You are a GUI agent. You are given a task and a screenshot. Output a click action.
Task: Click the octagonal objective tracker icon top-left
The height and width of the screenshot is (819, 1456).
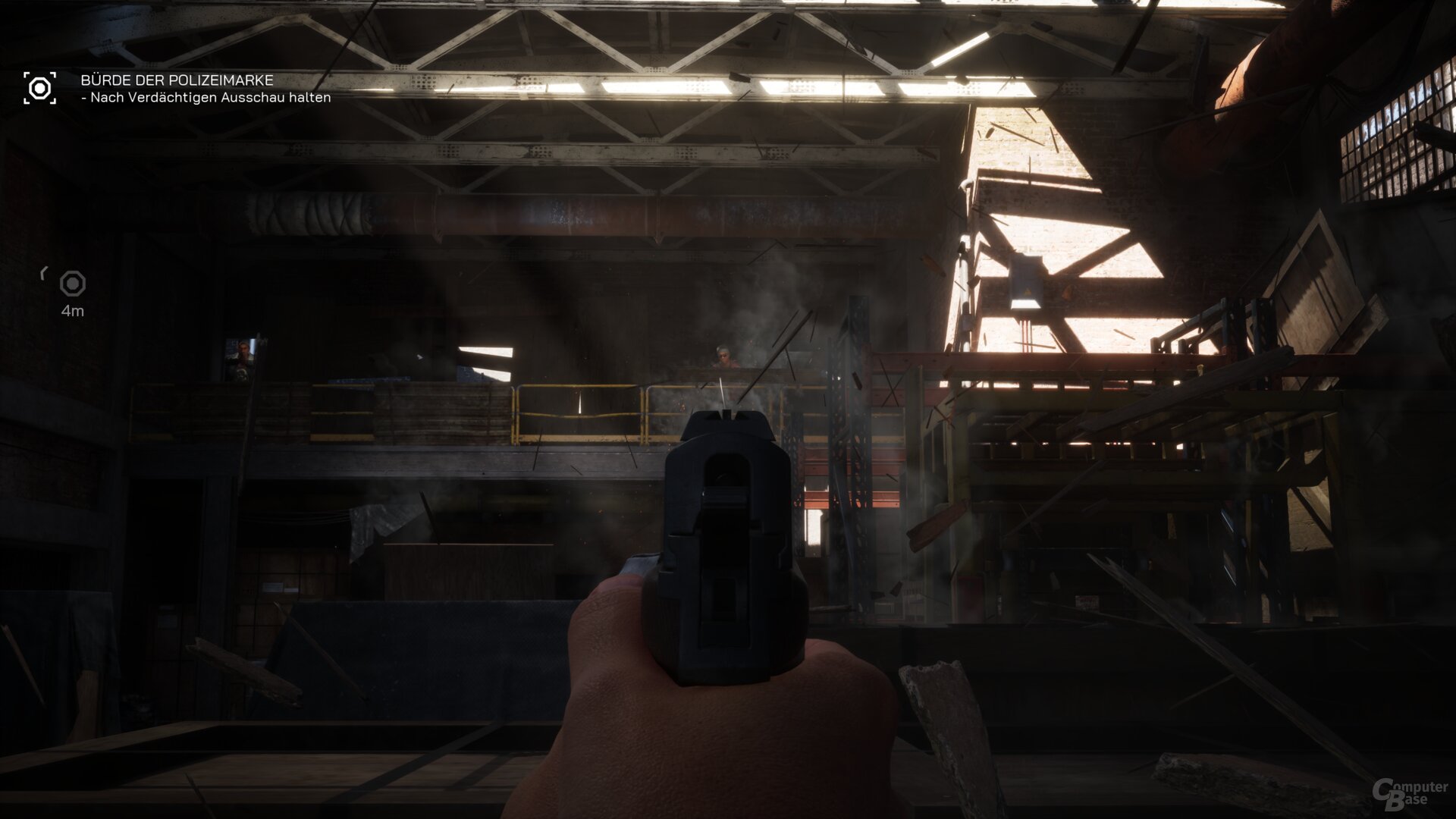tap(39, 87)
